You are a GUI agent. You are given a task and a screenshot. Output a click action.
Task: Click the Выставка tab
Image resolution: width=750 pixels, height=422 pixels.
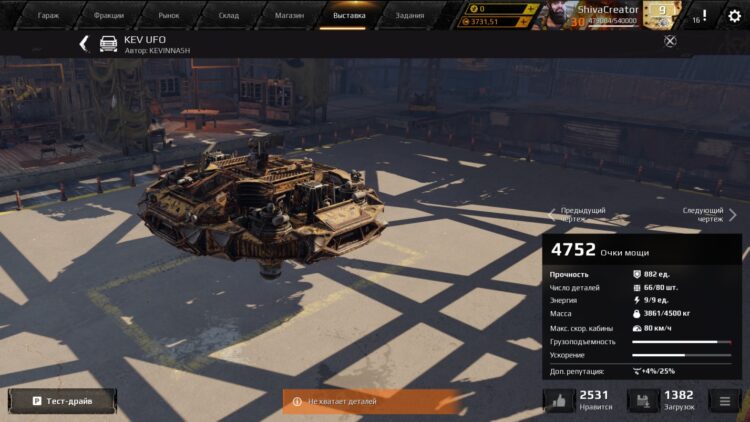[349, 16]
